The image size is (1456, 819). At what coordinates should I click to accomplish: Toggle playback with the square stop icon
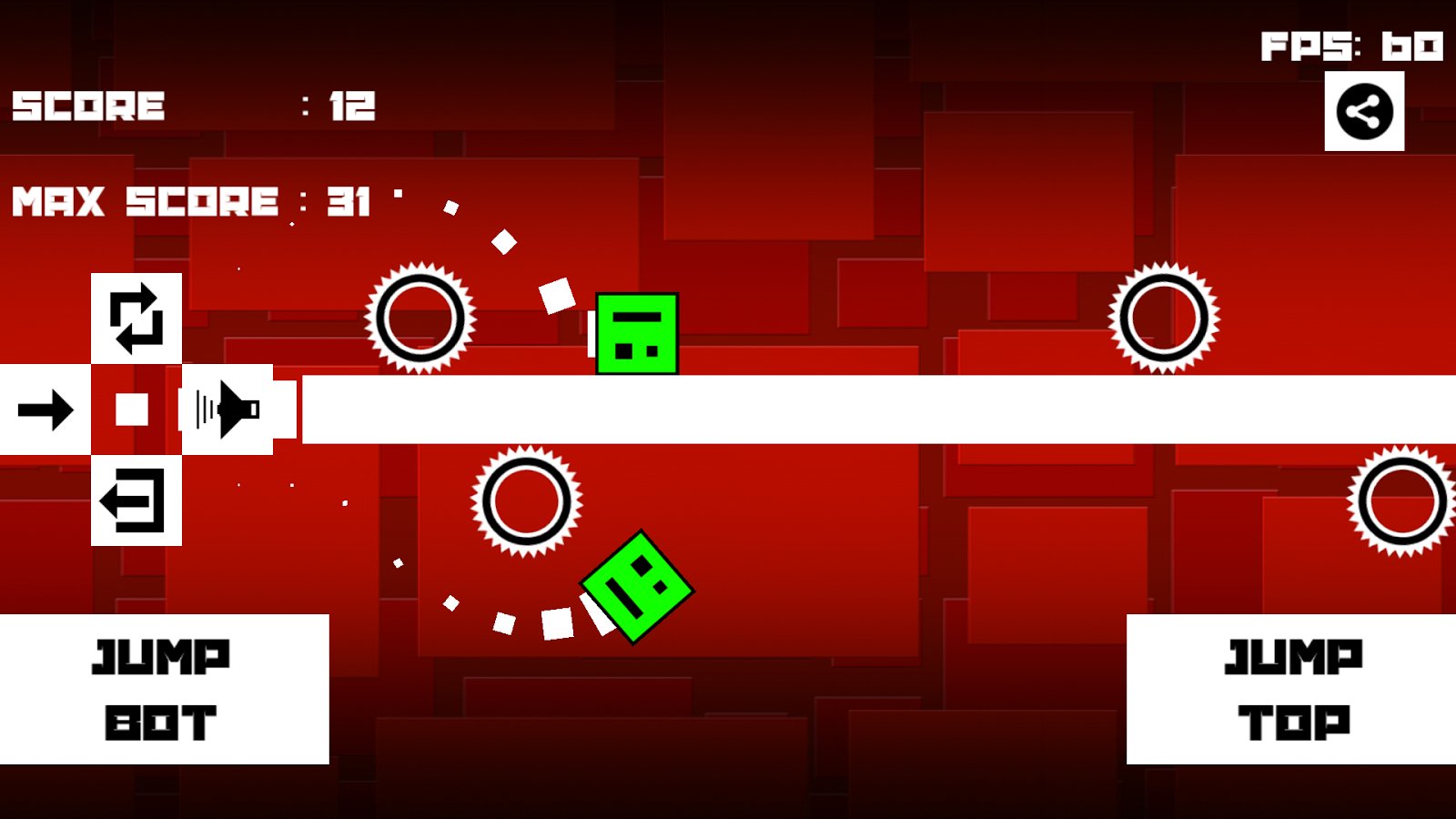pos(132,409)
